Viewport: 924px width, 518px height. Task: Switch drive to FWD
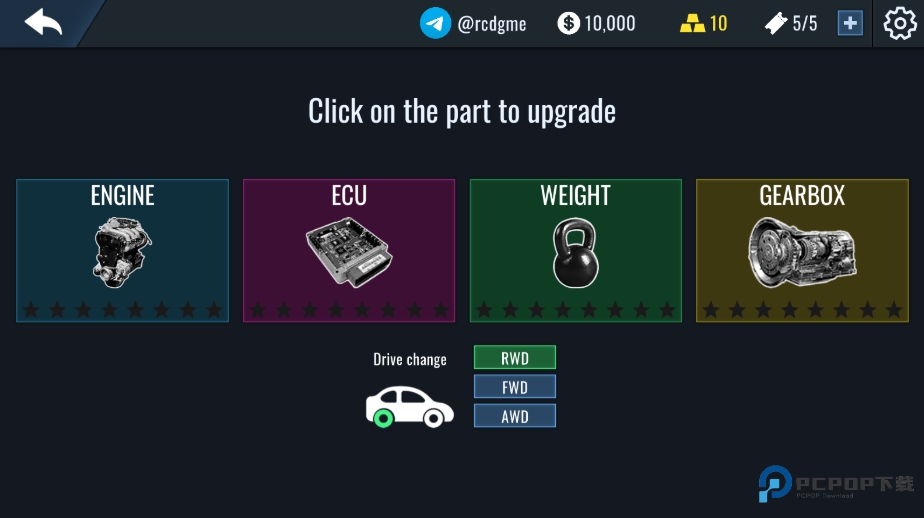514,387
